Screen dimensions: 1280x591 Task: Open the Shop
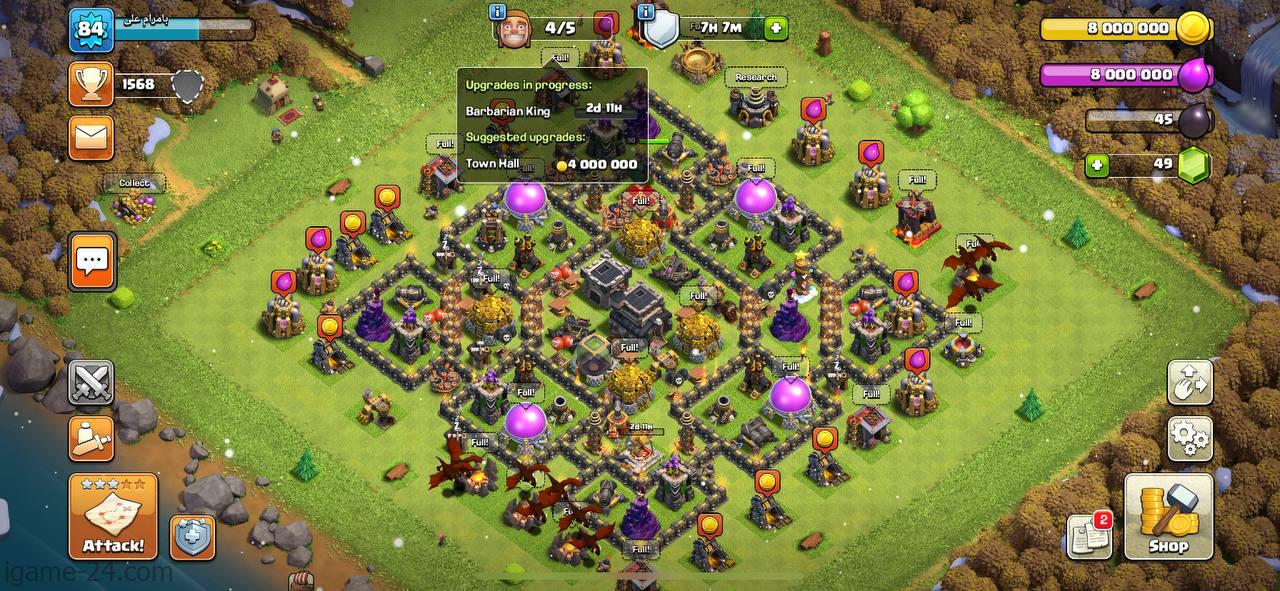click(1168, 516)
